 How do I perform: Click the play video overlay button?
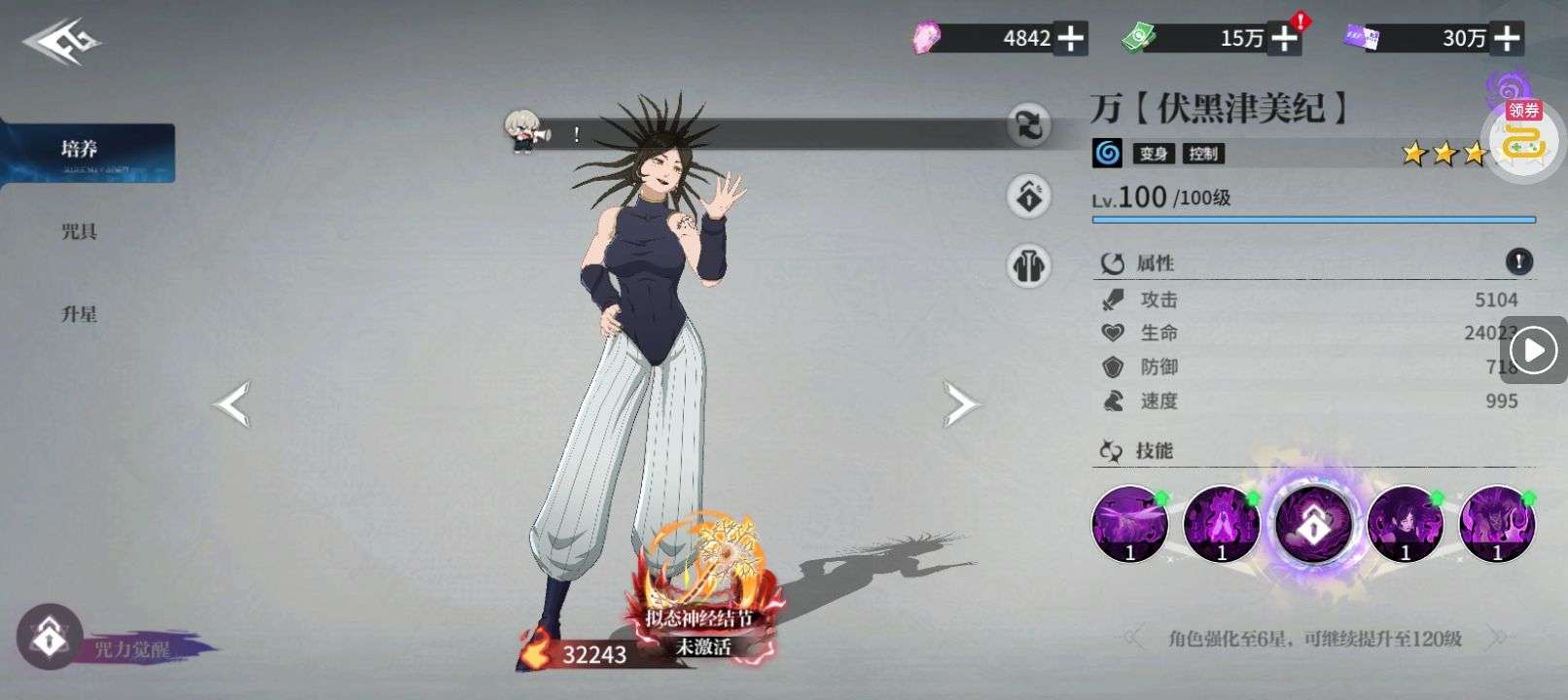(x=1534, y=350)
